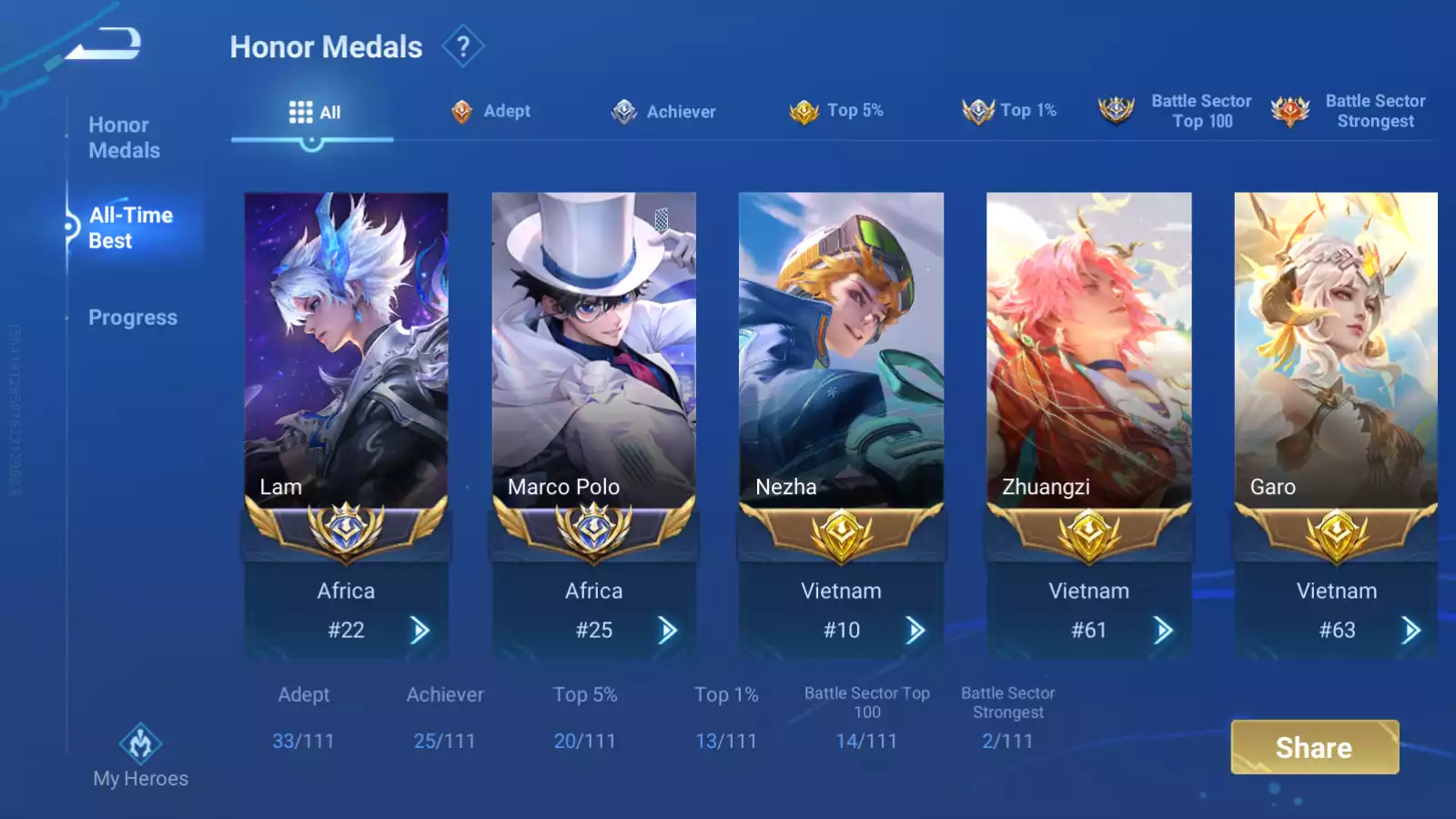The image size is (1456, 819).
Task: Open the Progress section
Action: tap(133, 318)
